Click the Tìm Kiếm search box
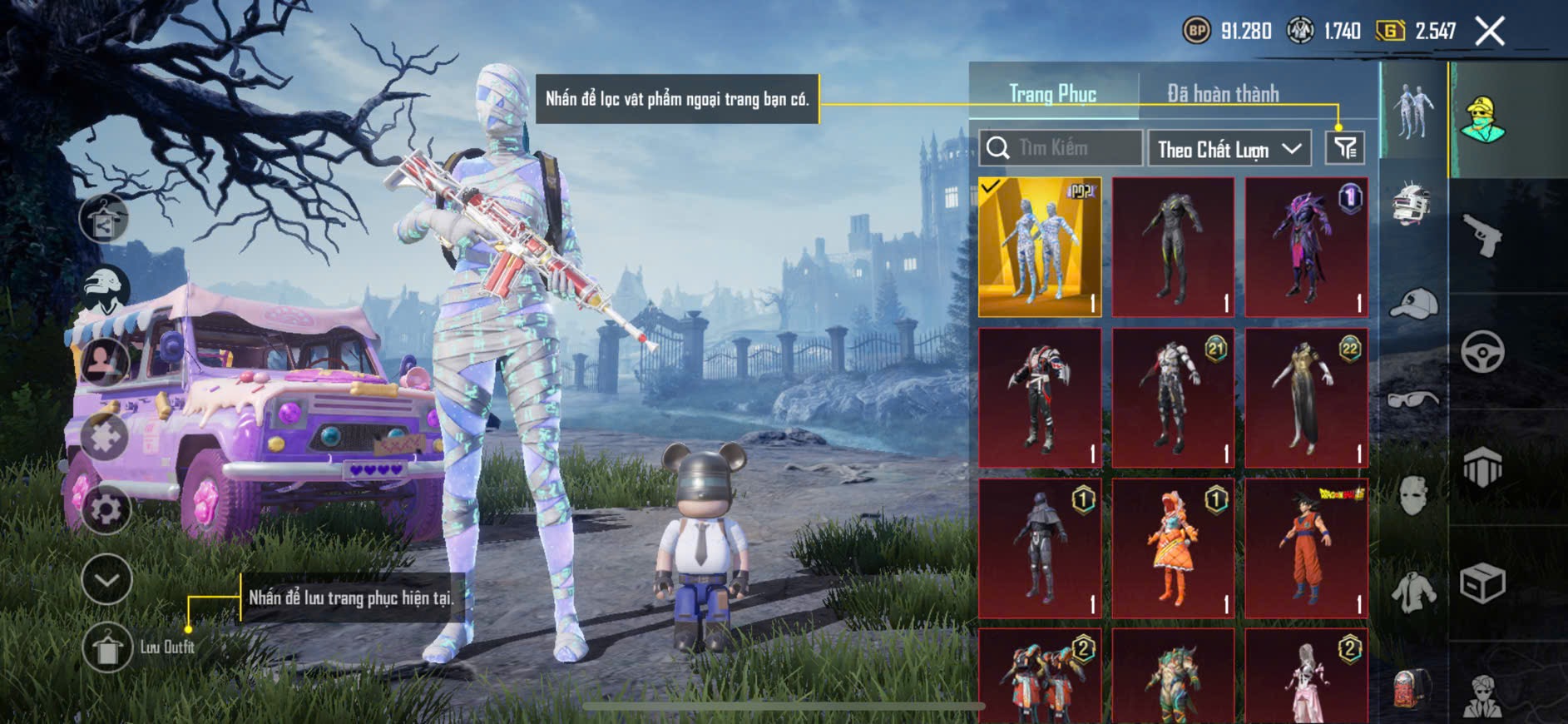 pos(1061,148)
